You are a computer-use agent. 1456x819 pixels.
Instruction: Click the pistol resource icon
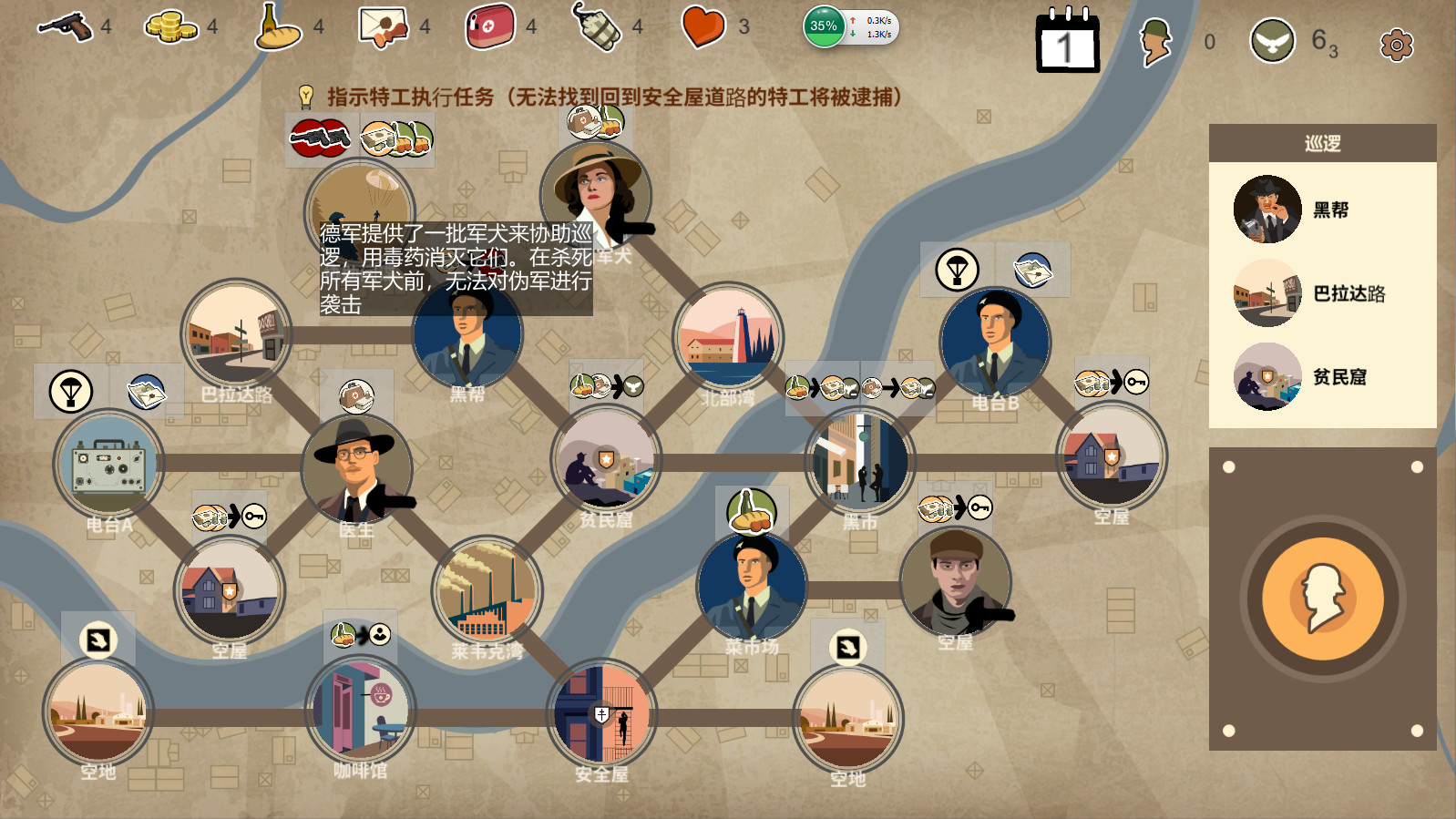66,26
